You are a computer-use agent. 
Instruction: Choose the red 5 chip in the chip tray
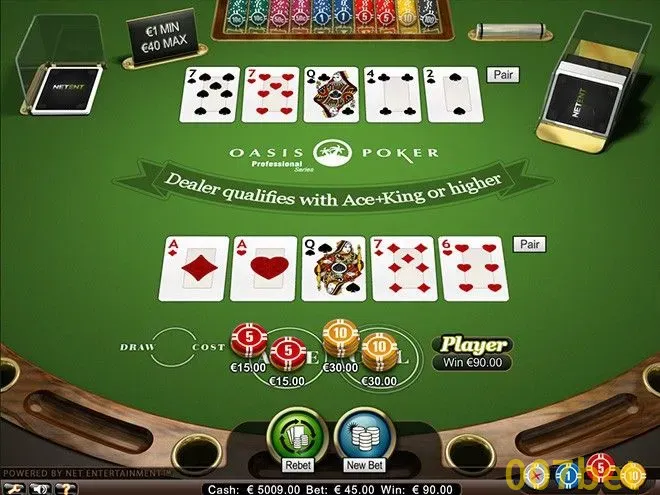(600, 465)
